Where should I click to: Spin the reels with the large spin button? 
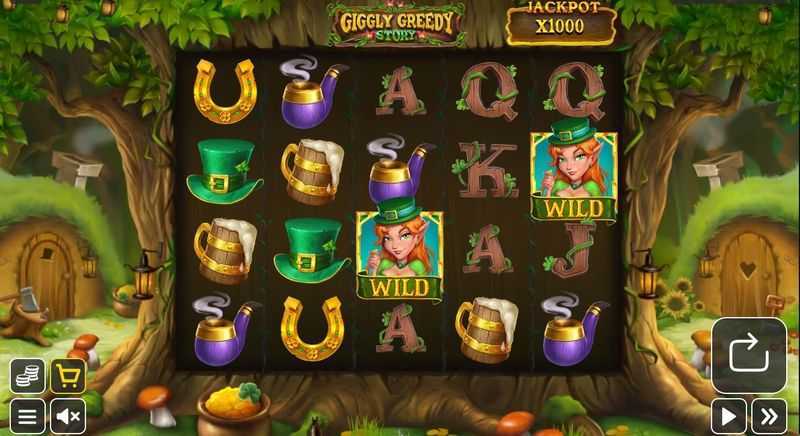[x=749, y=355]
